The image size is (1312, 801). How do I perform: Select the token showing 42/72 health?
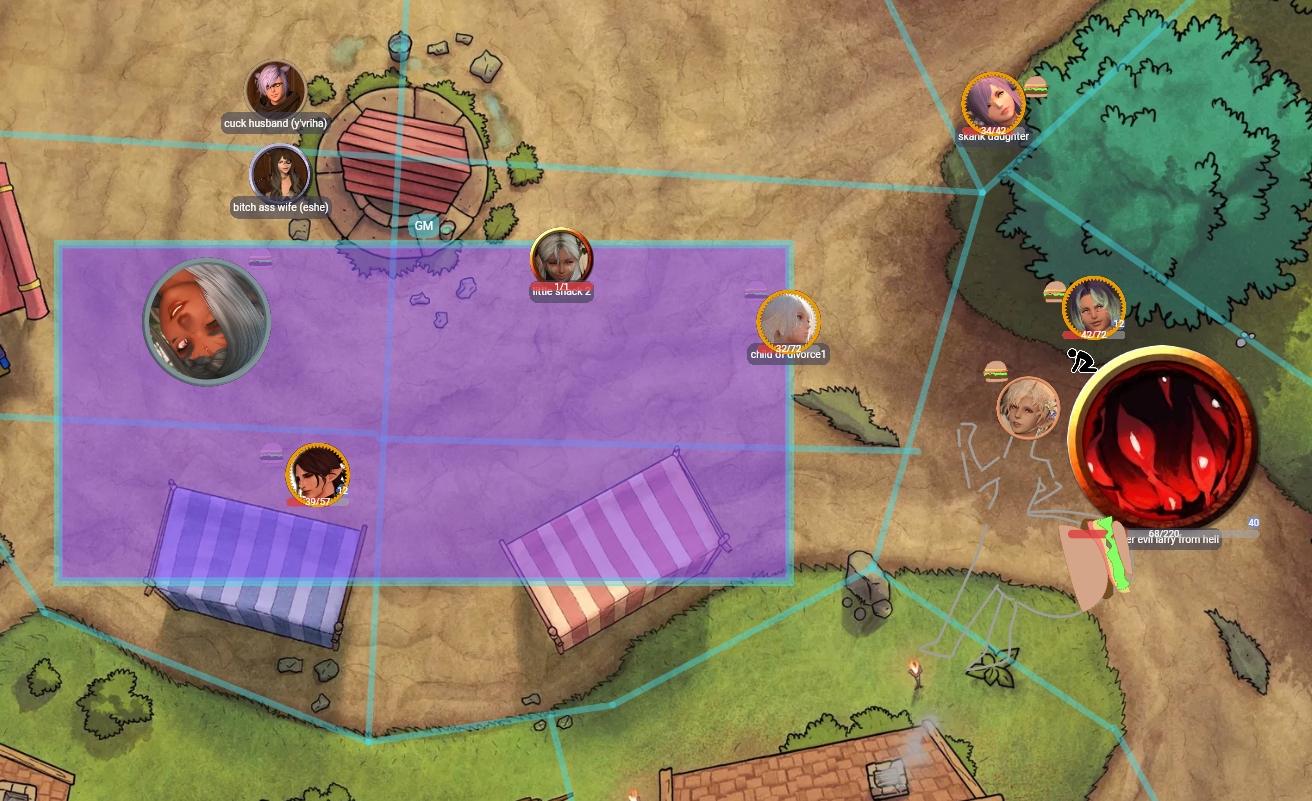(1093, 307)
